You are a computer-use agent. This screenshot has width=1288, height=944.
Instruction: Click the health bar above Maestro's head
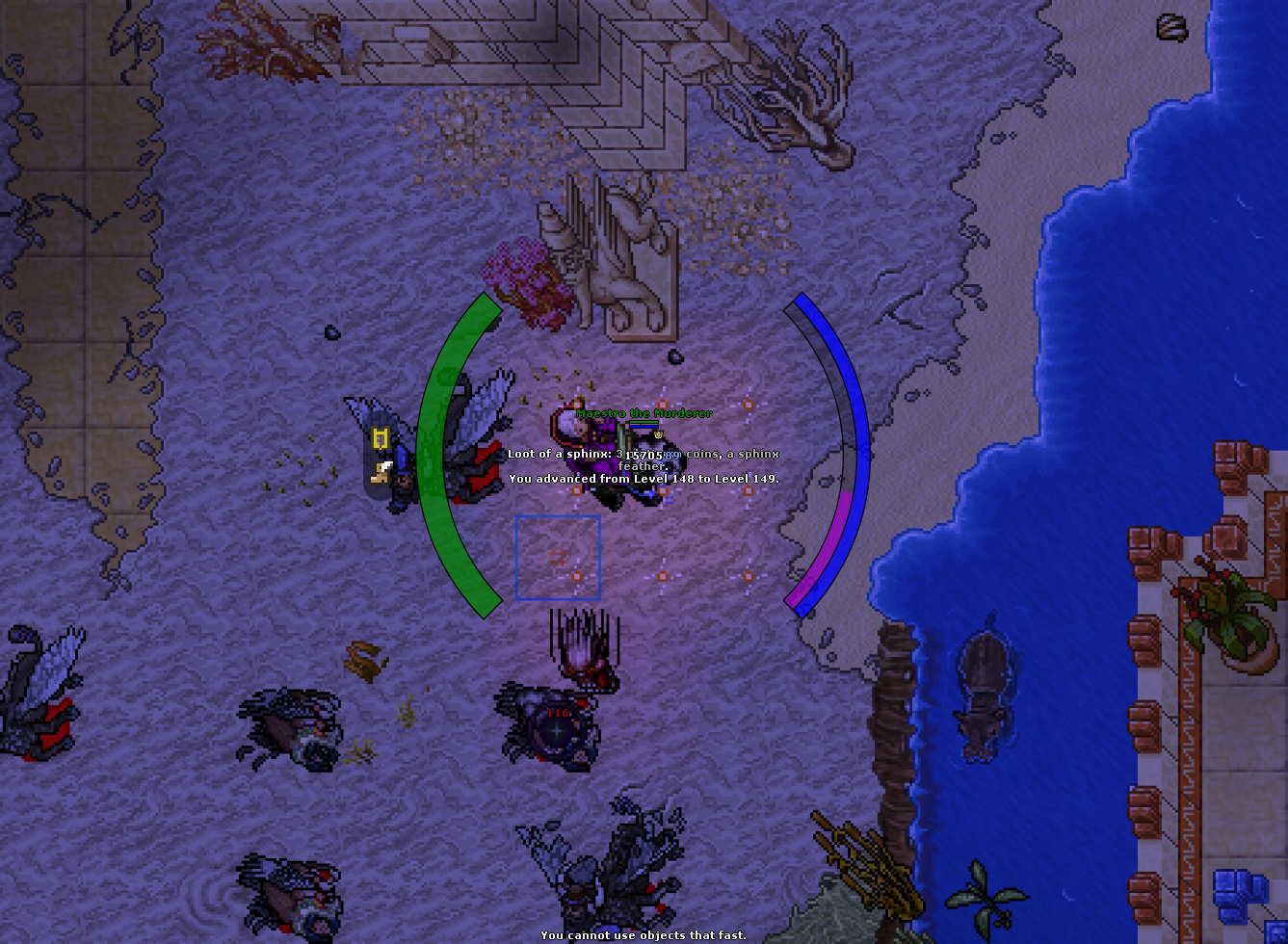(x=644, y=422)
